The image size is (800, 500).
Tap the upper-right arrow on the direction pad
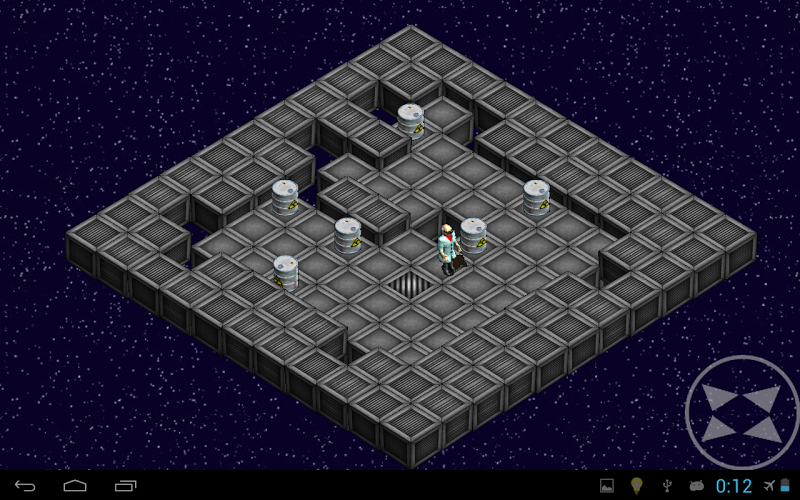(765, 397)
